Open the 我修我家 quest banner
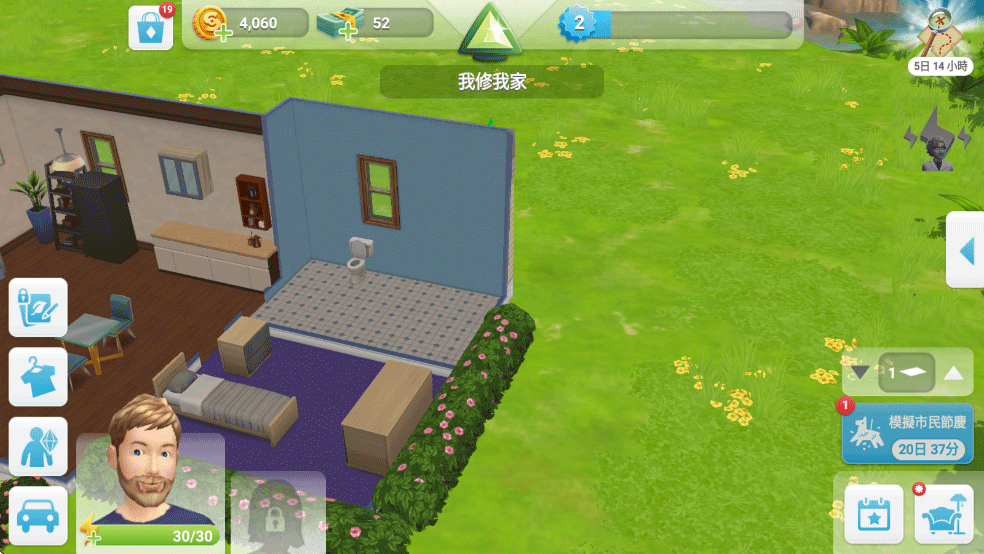Image resolution: width=984 pixels, height=554 pixels. 491,82
